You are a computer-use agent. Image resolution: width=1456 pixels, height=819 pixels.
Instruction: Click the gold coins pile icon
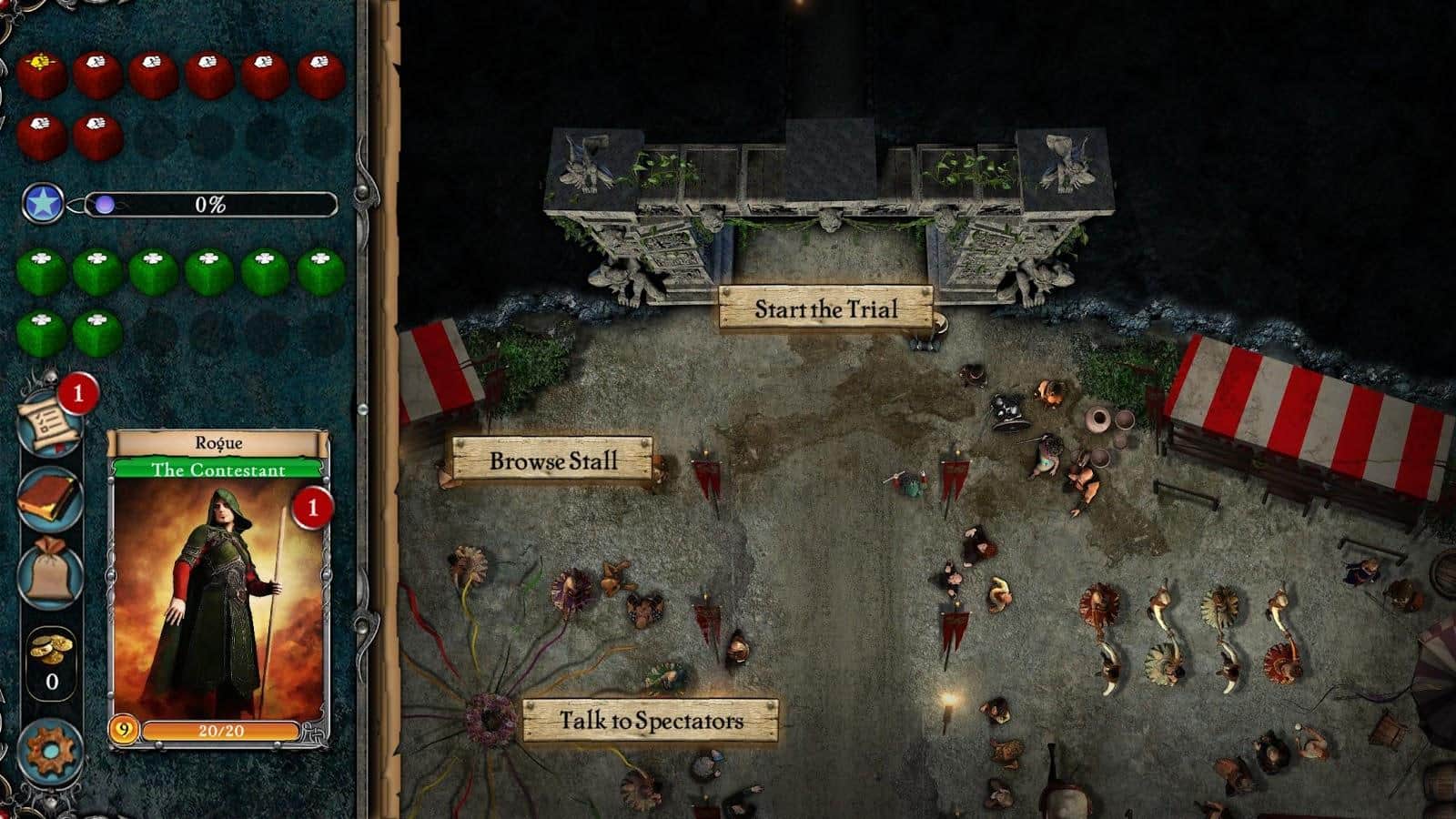tap(50, 649)
